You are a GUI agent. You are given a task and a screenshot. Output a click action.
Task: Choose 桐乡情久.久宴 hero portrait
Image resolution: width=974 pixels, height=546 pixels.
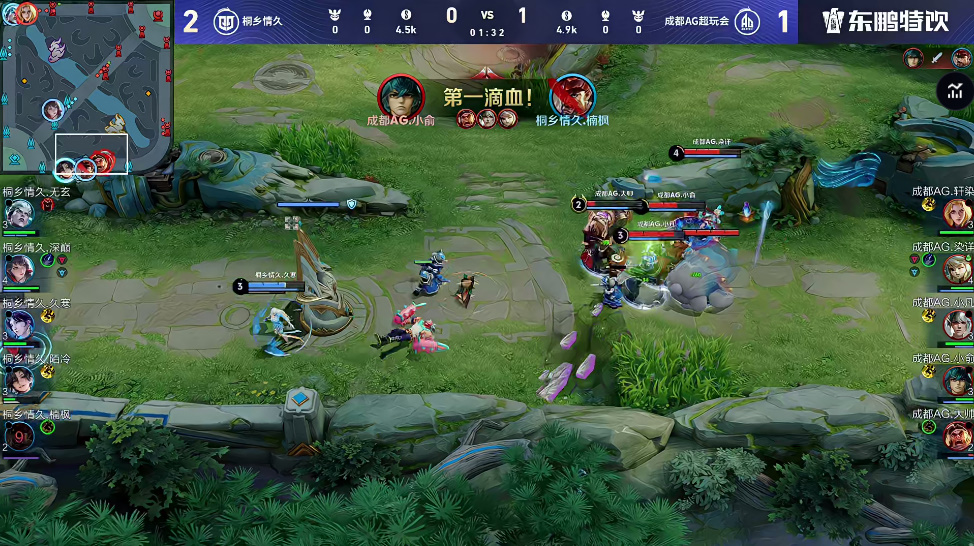pyautogui.click(x=20, y=324)
